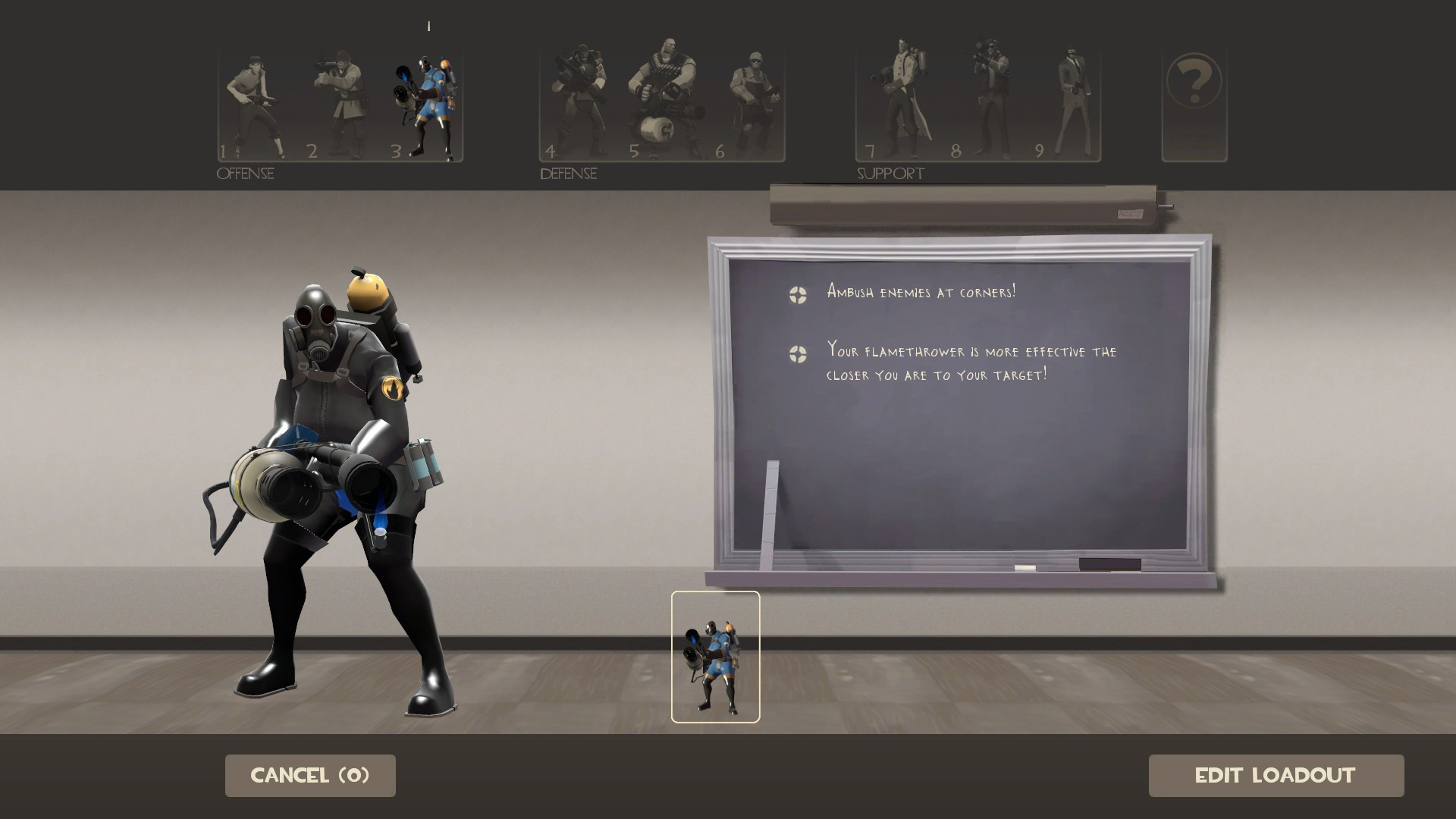Click the Cancel (0) button
This screenshot has height=819, width=1456.
tap(309, 775)
